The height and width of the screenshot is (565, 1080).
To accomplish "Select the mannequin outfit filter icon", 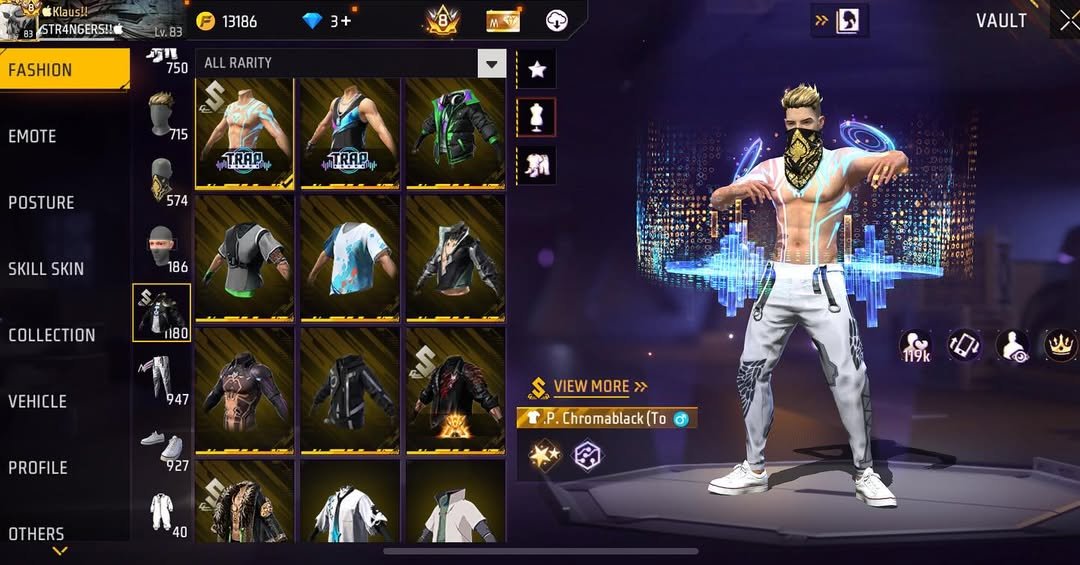I will (537, 117).
